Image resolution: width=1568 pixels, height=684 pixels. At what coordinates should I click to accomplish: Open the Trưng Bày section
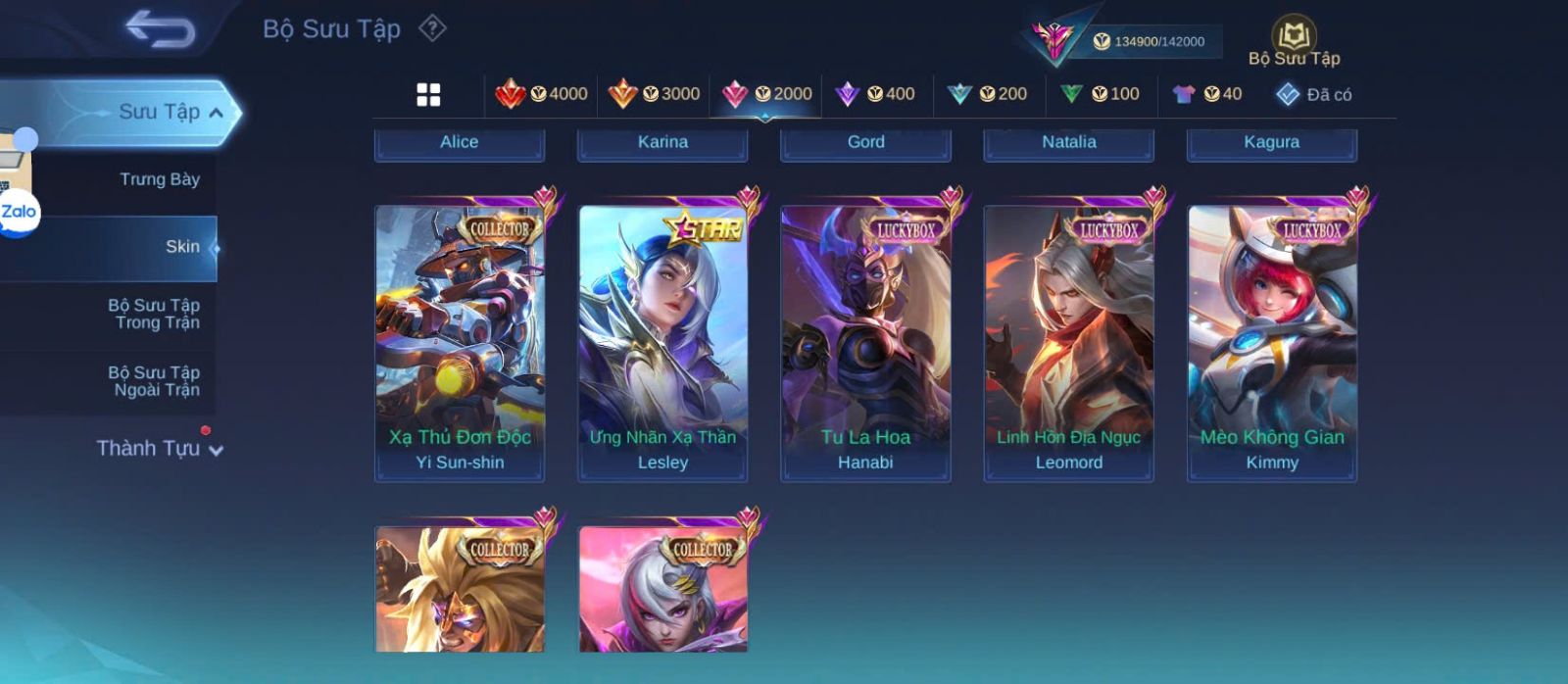click(x=159, y=179)
